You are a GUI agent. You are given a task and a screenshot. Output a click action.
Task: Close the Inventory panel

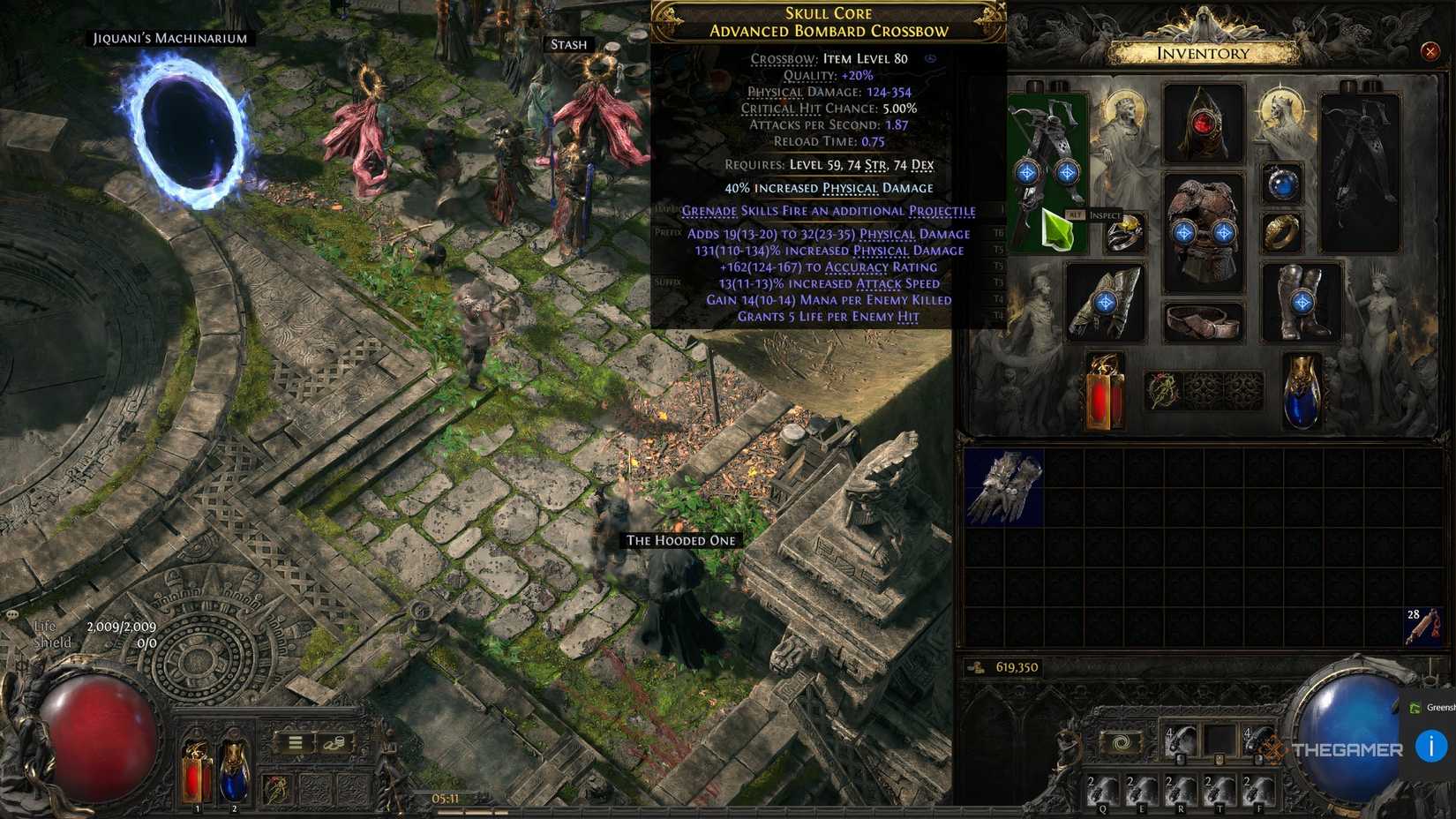(x=1430, y=51)
